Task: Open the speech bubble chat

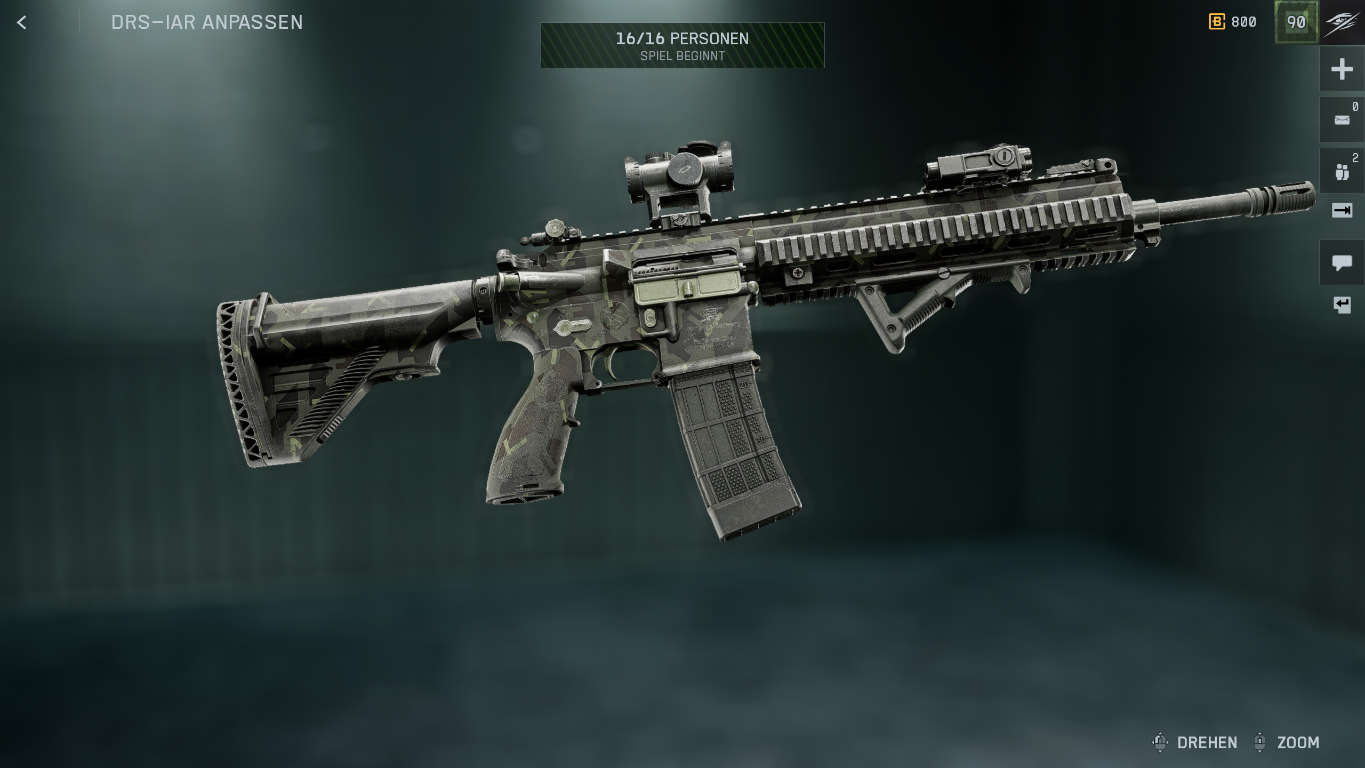Action: tap(1341, 264)
